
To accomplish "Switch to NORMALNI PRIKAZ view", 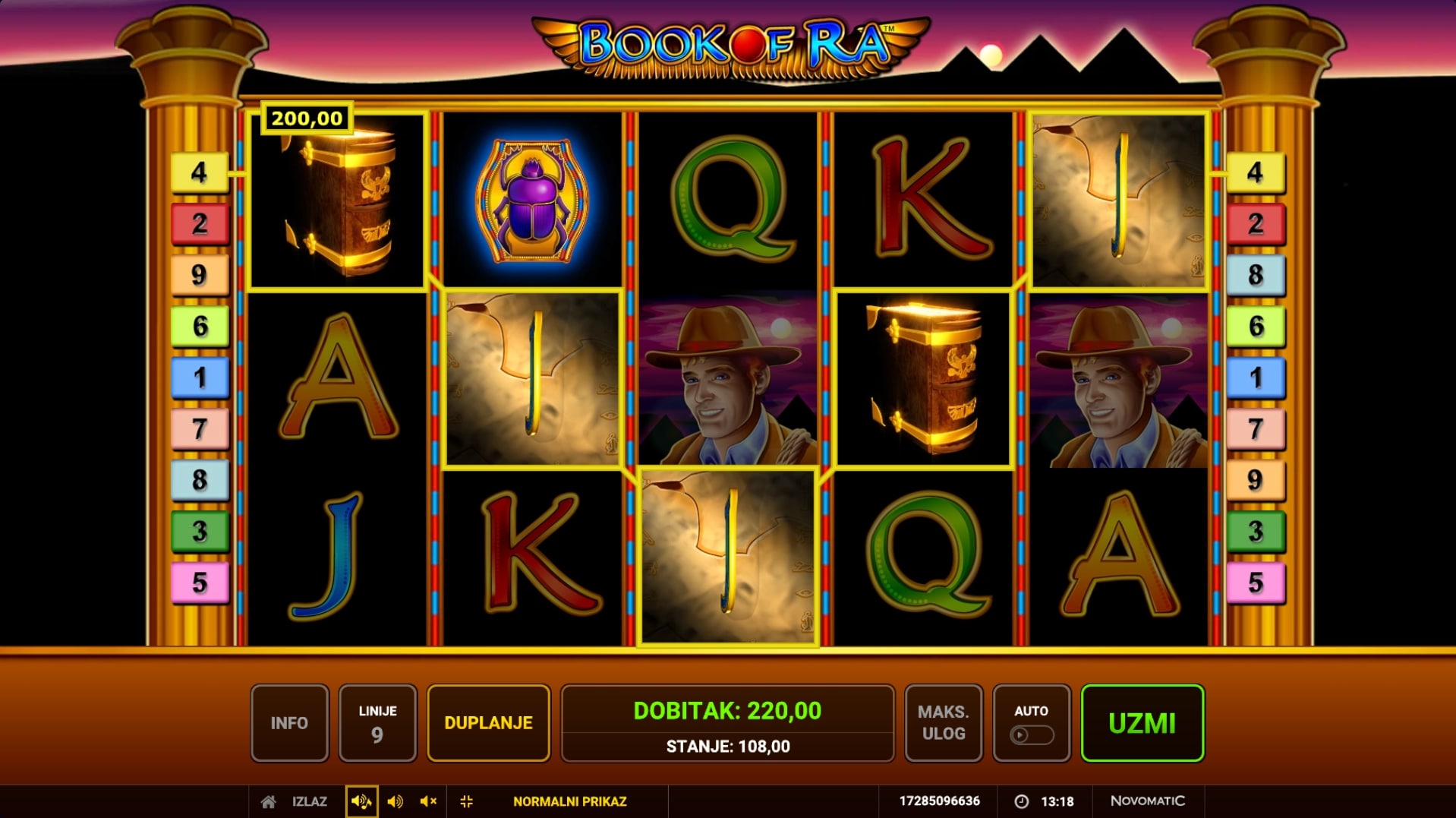I will coord(569,801).
